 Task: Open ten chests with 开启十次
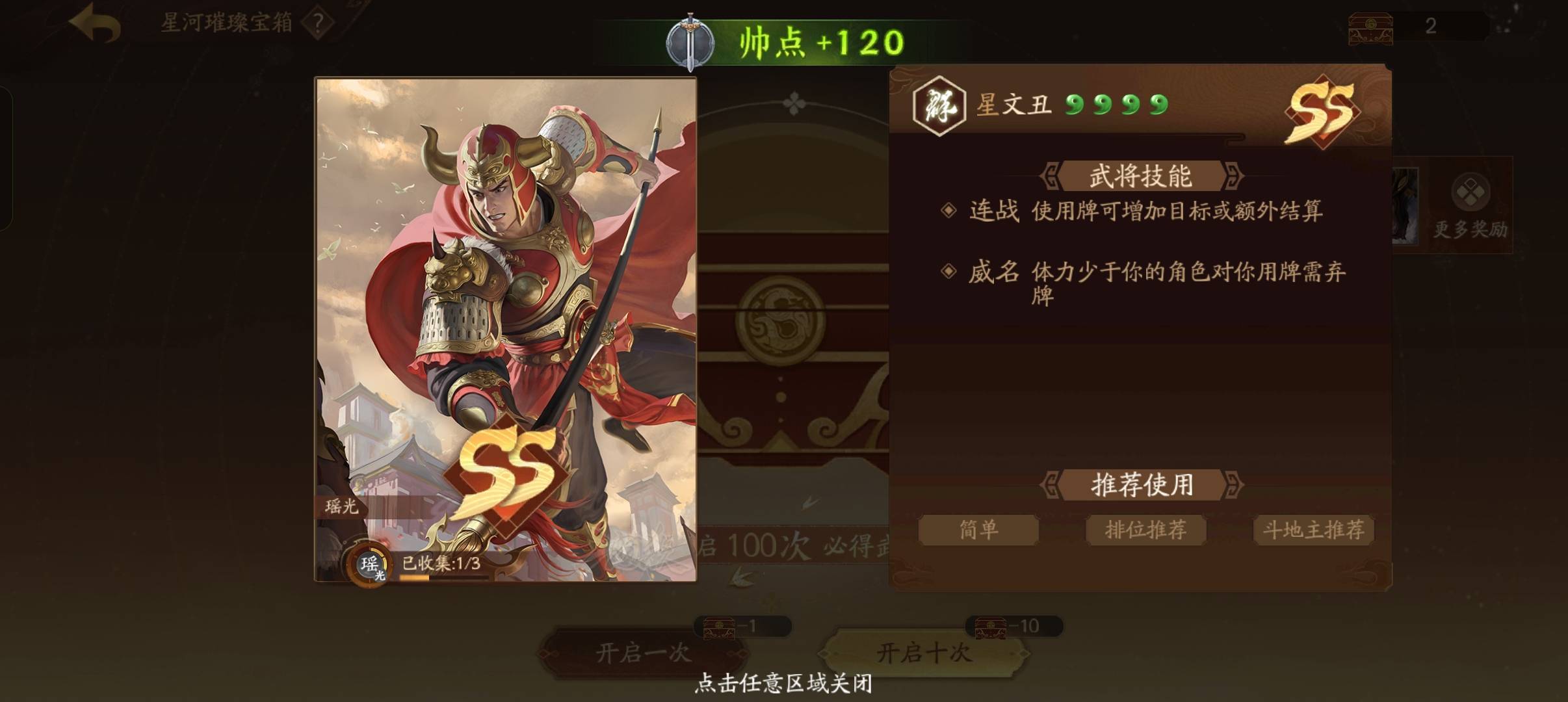[924, 652]
